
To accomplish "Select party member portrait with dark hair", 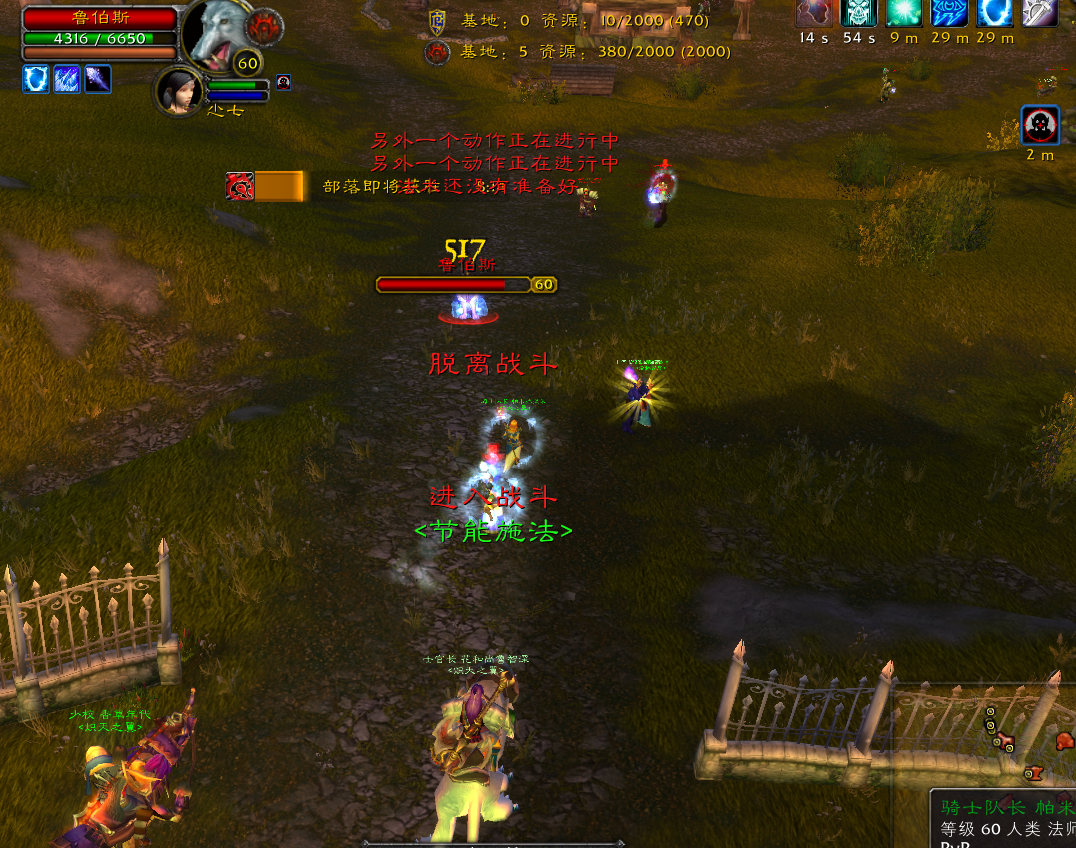I will click(178, 91).
